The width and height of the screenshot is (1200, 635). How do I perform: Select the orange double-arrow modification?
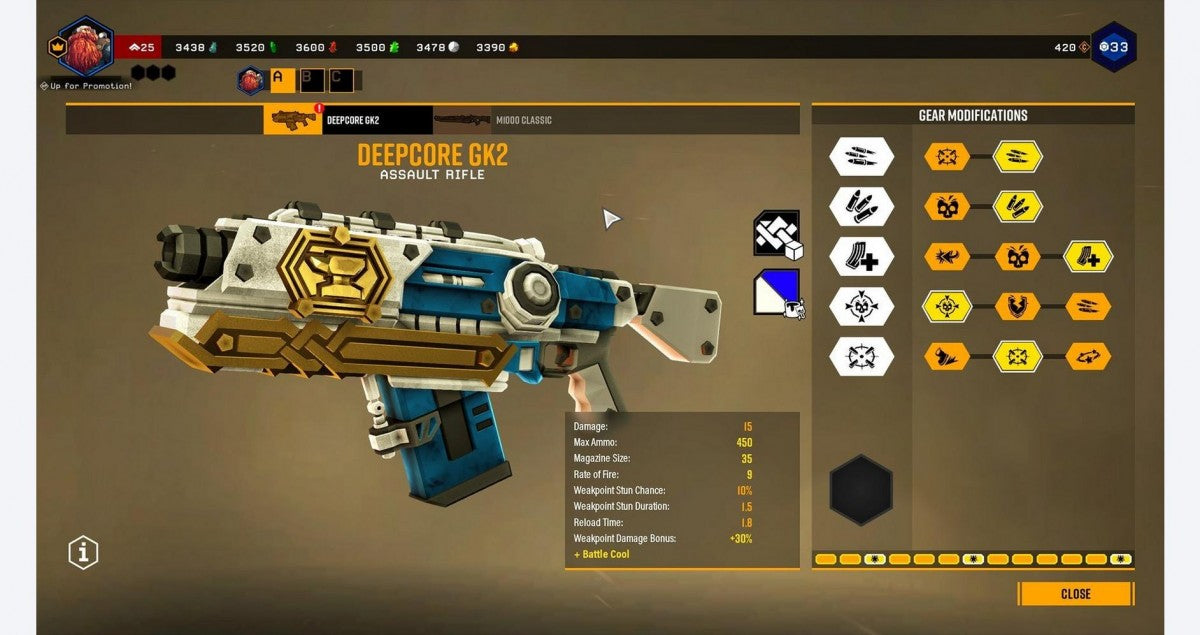pyautogui.click(x=1088, y=356)
